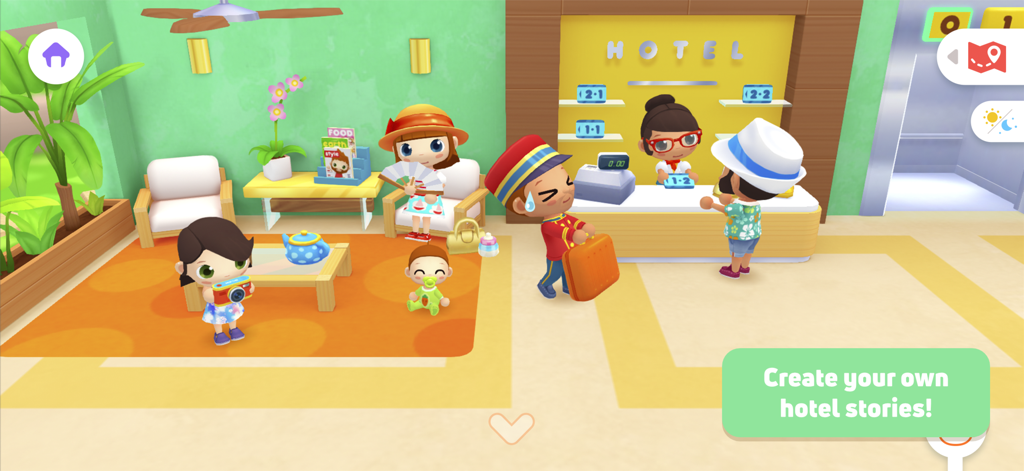
Task: Open the red map button
Action: [986, 57]
